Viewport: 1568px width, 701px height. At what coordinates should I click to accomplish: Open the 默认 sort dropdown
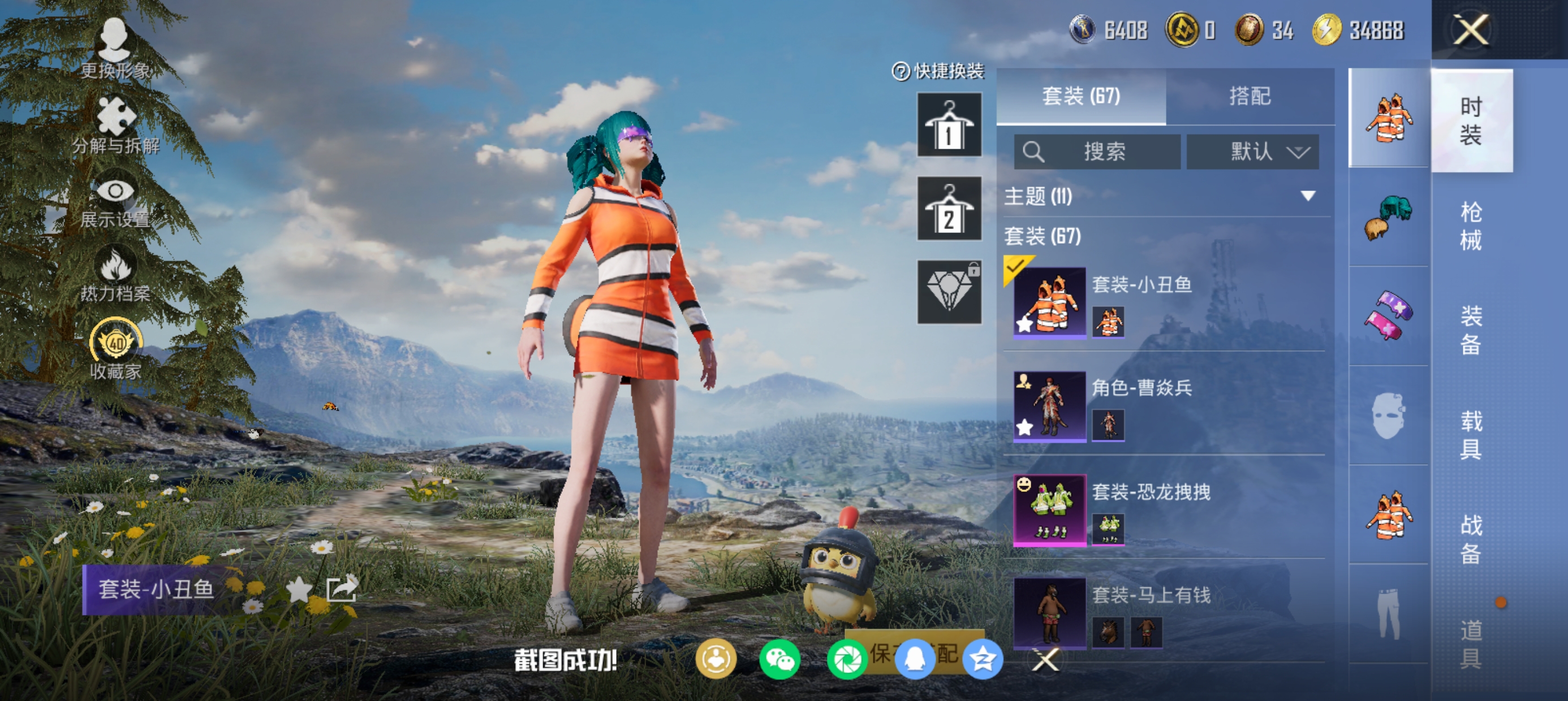1253,152
